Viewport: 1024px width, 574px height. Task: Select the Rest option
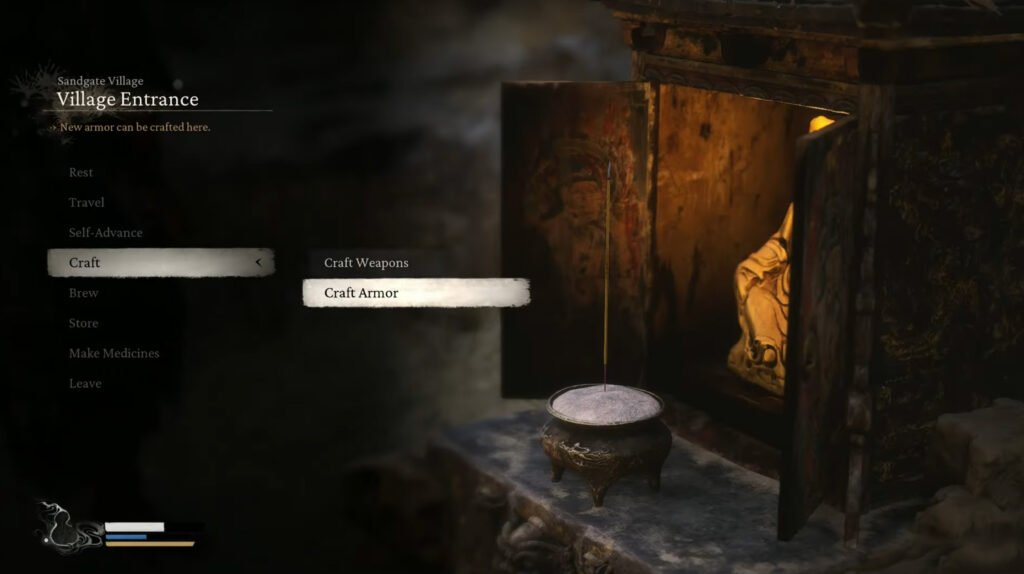click(81, 172)
